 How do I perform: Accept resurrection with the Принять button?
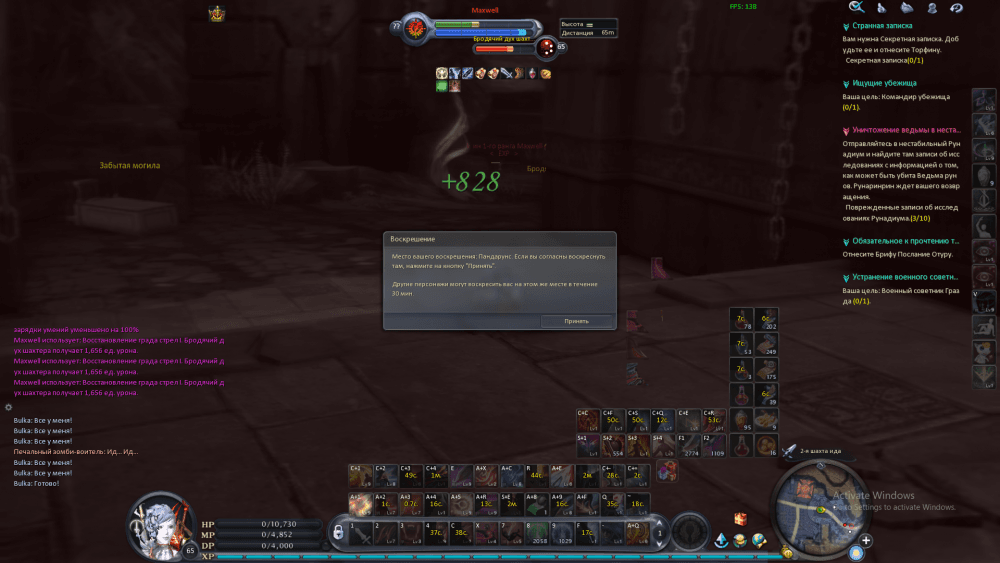tap(576, 321)
